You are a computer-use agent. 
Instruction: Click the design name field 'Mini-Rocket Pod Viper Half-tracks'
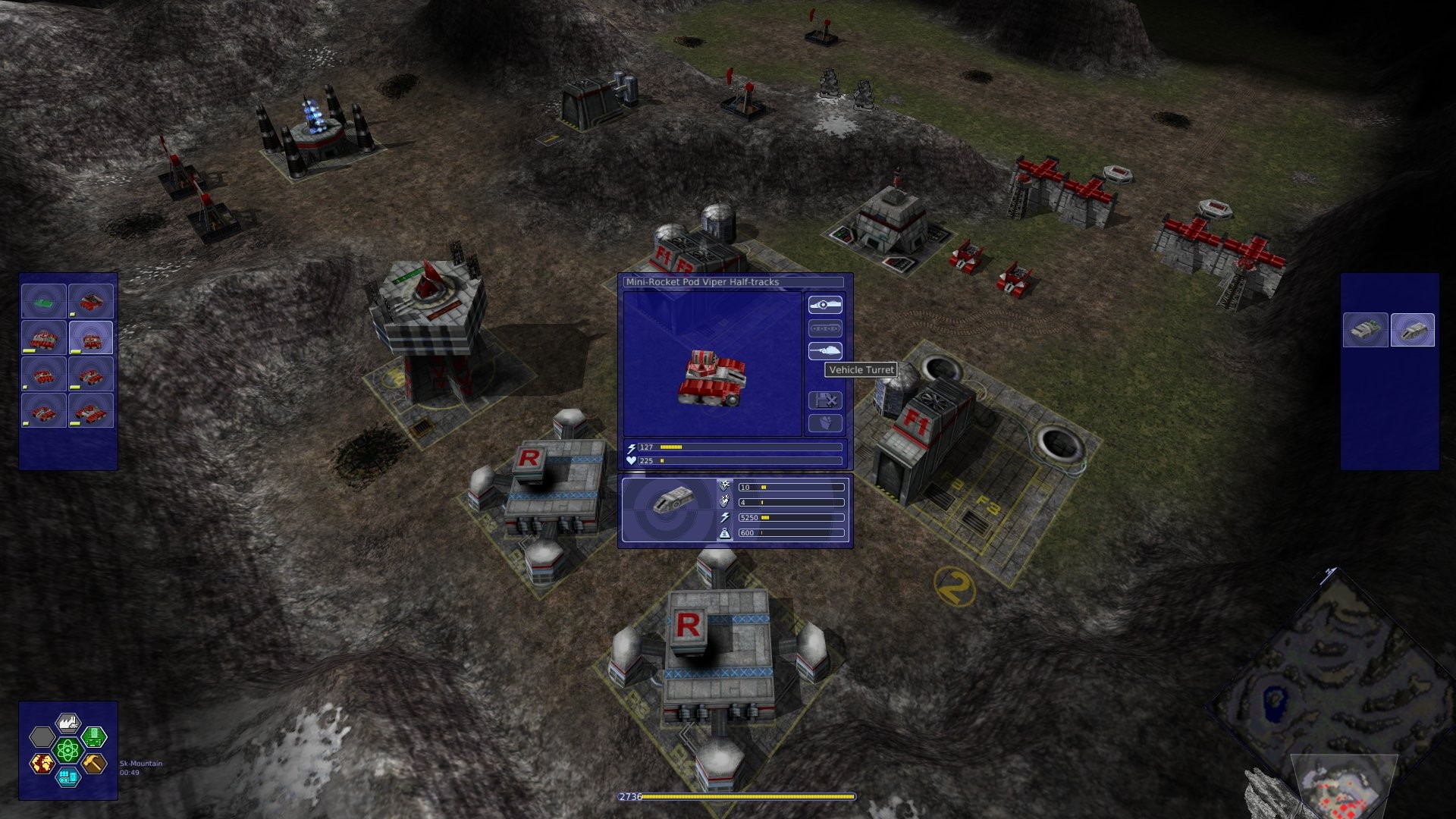coord(733,282)
